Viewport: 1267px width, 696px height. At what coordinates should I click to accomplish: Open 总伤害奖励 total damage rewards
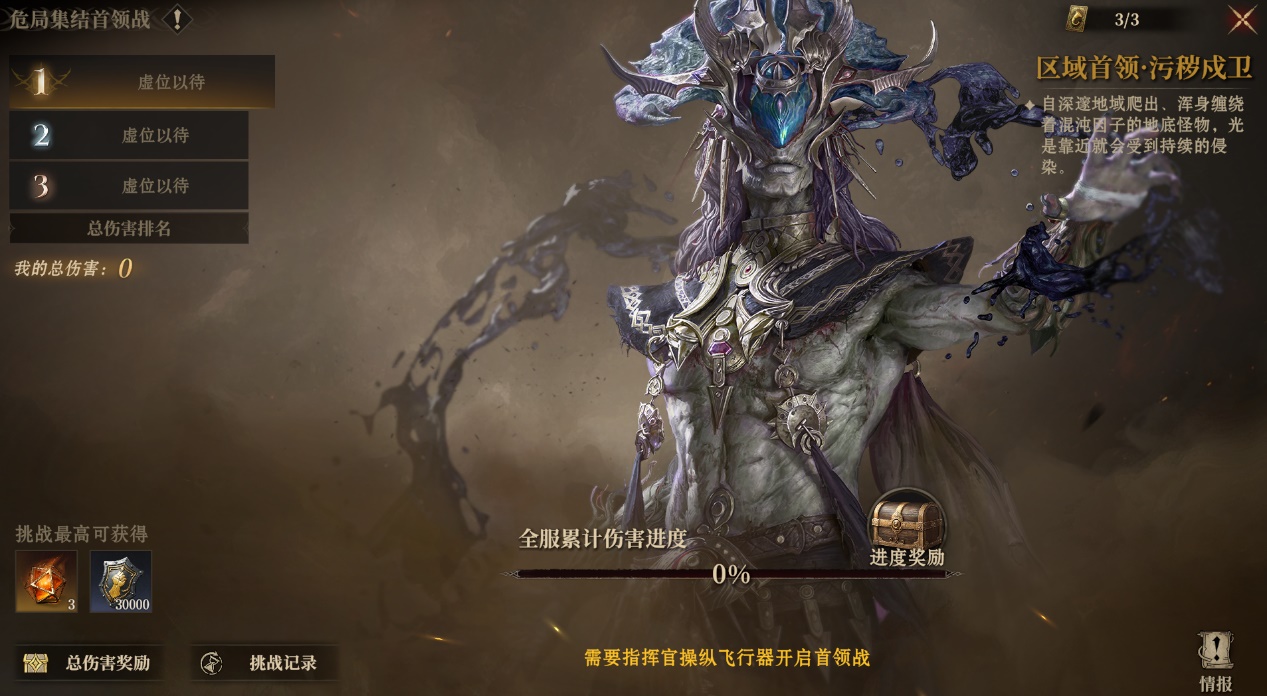coord(90,662)
